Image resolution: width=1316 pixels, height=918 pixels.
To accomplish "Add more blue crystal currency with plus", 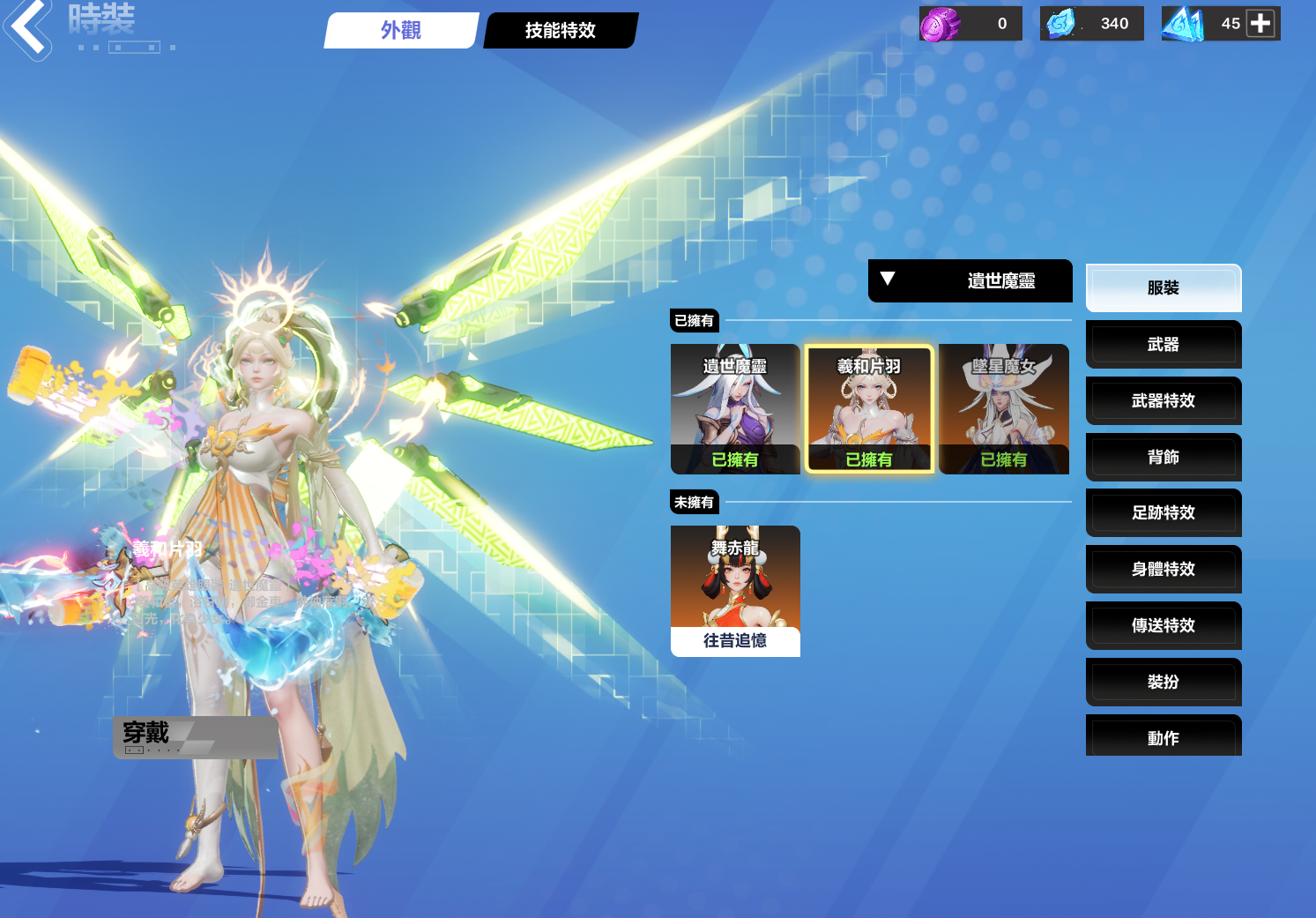I will 1260,24.
